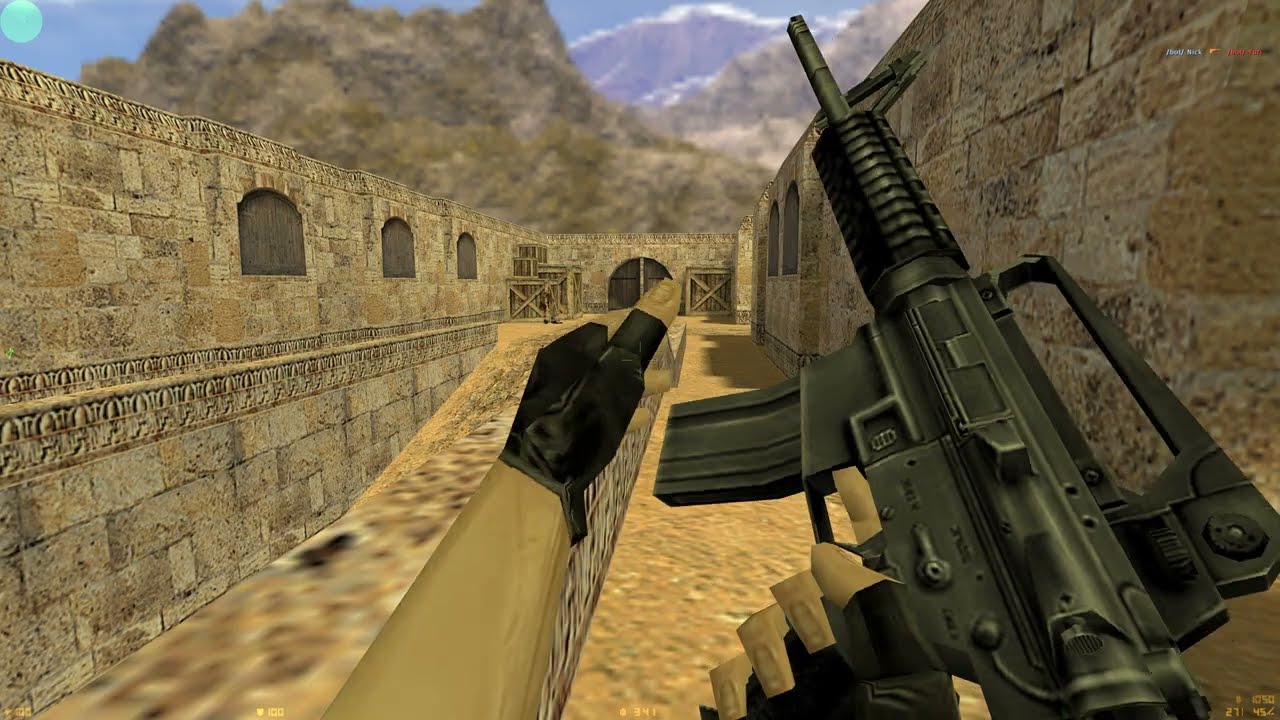This screenshot has width=1280, height=720.
Task: Select the /bot/ Yuri name in the kill feed
Action: click(1244, 51)
